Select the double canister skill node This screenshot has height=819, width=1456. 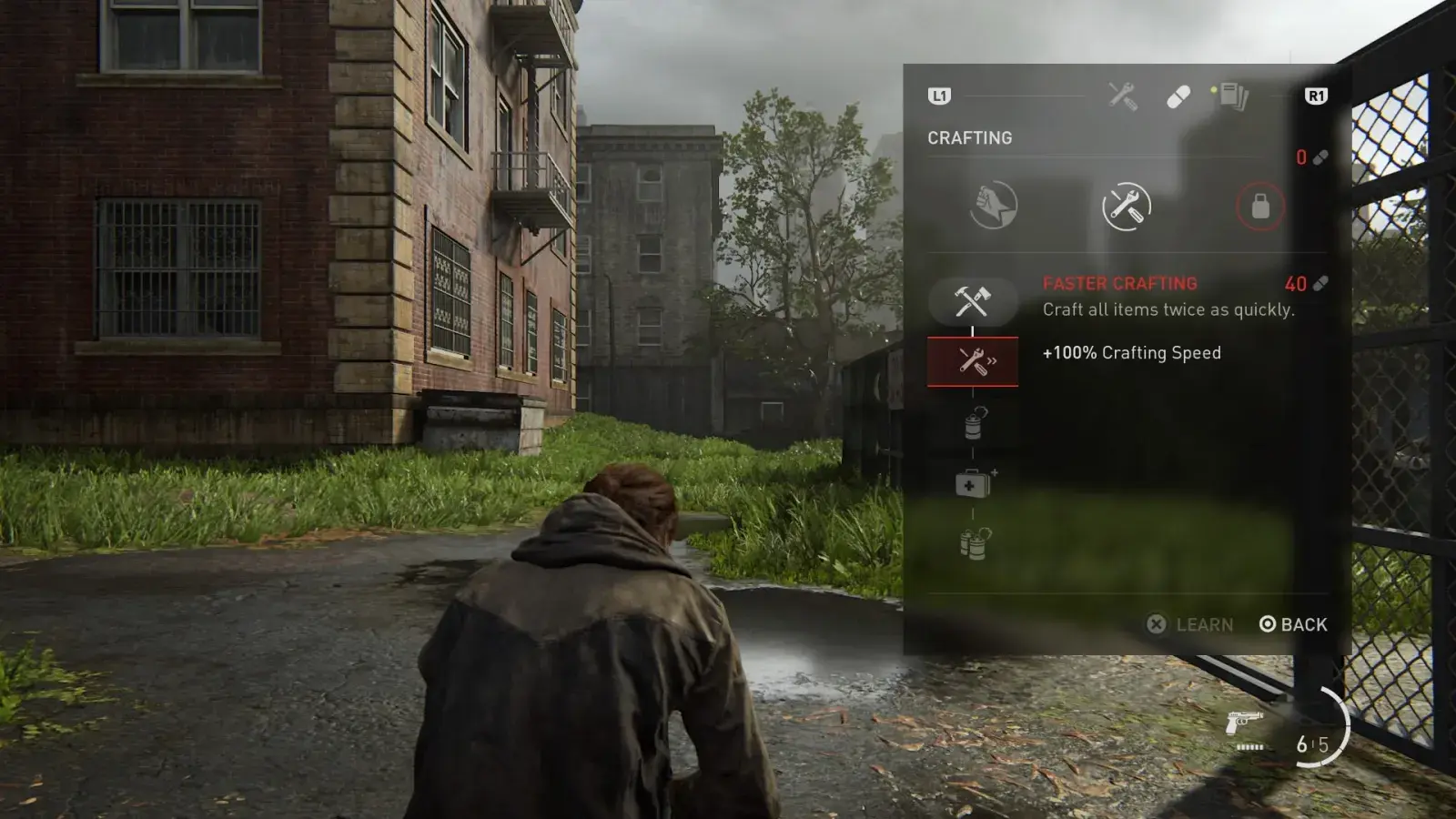(973, 544)
